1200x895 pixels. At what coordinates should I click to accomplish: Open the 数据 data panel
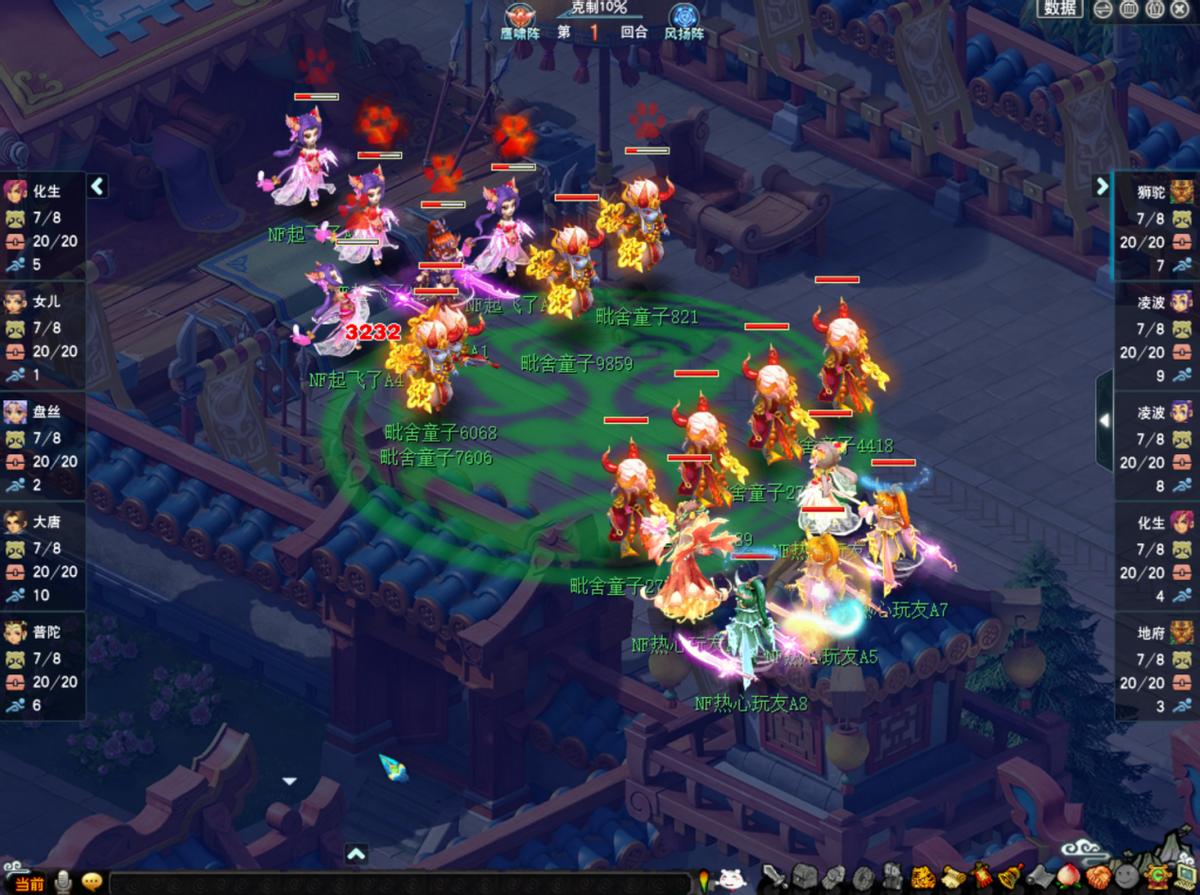click(1061, 8)
